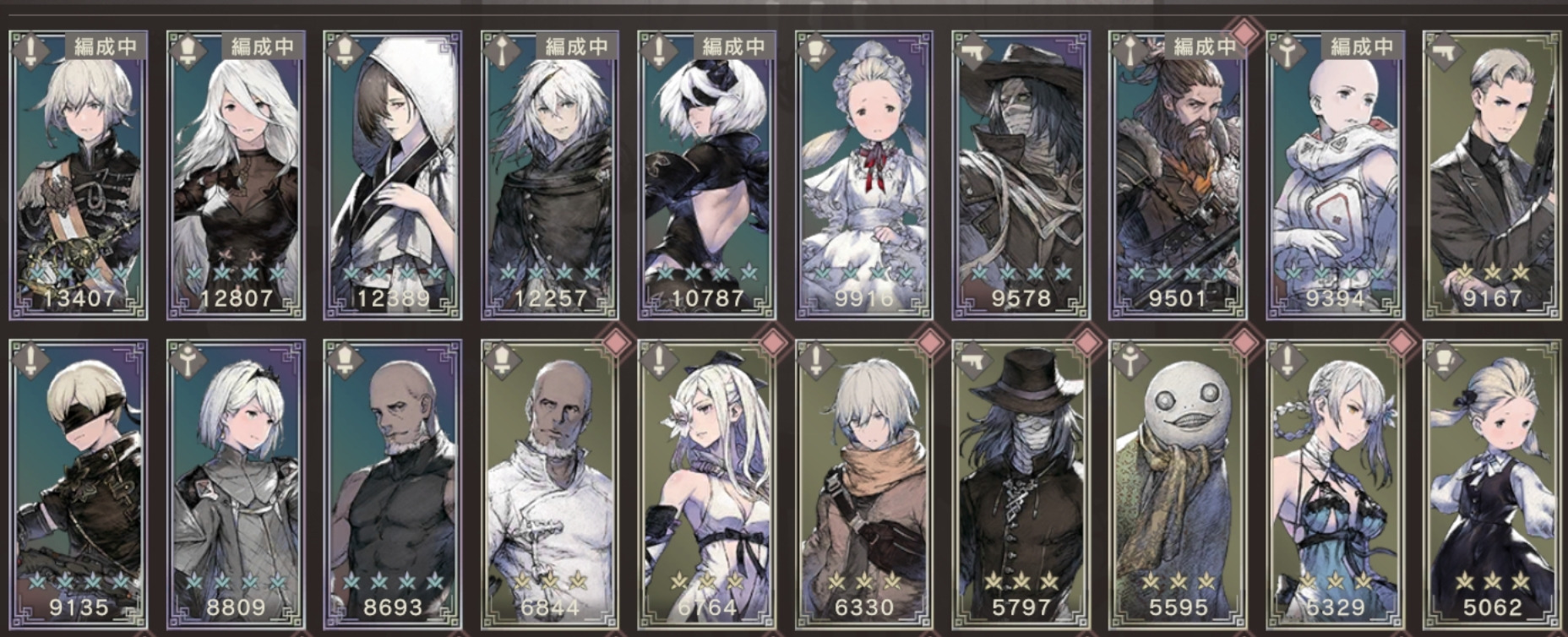
Task: Choose the bald character card rated 9394
Action: [x=1336, y=176]
